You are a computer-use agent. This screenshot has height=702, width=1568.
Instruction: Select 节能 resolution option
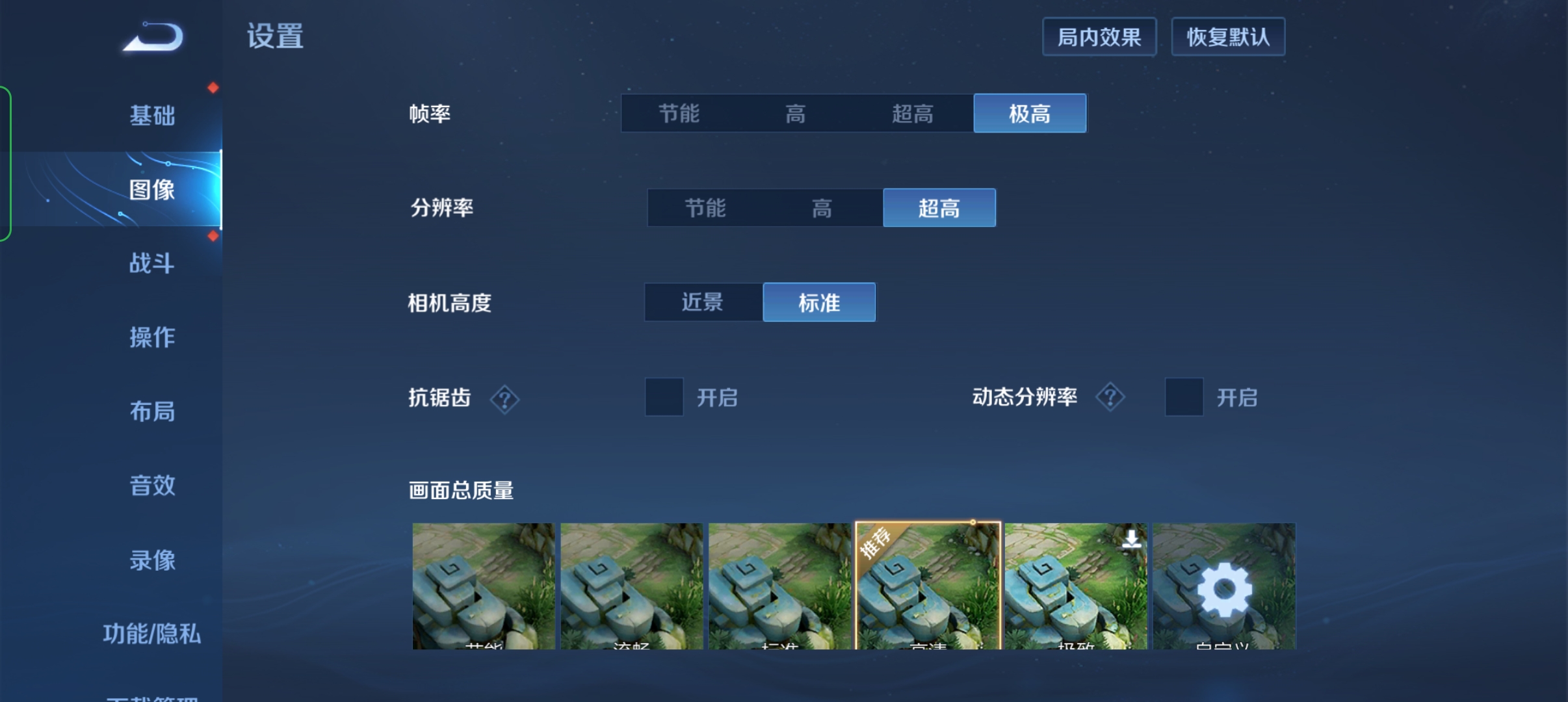pyautogui.click(x=704, y=208)
